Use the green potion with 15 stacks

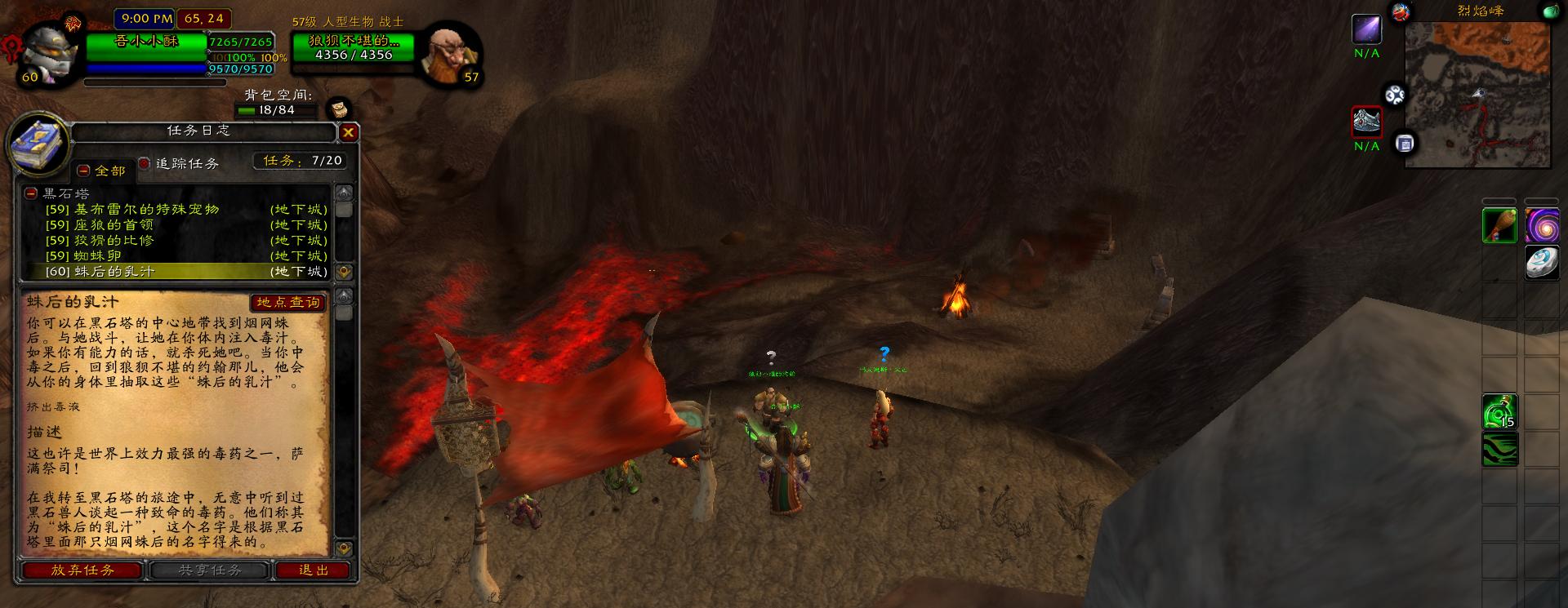tap(1500, 412)
